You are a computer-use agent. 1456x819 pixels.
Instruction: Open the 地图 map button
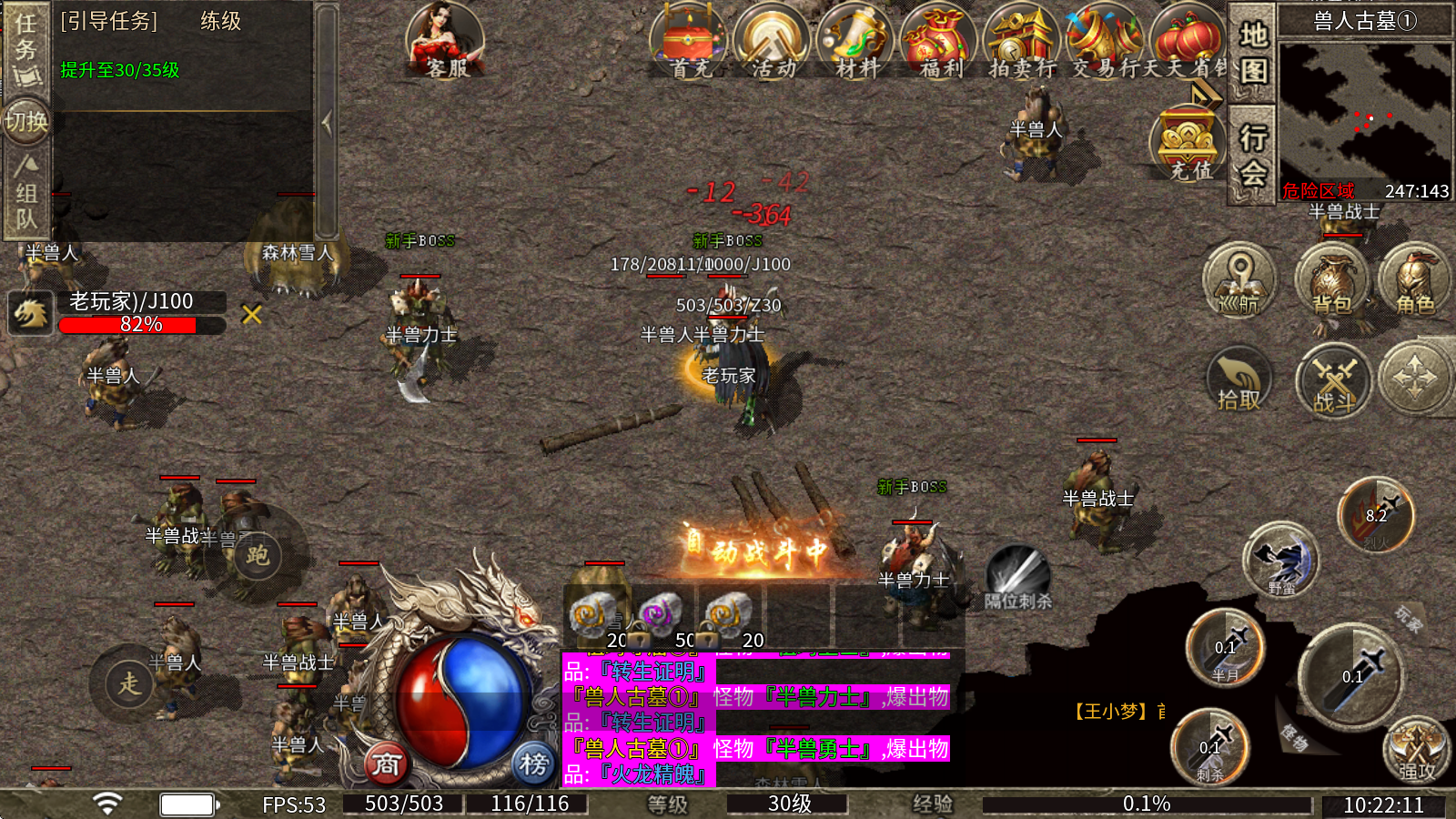coord(1253,53)
